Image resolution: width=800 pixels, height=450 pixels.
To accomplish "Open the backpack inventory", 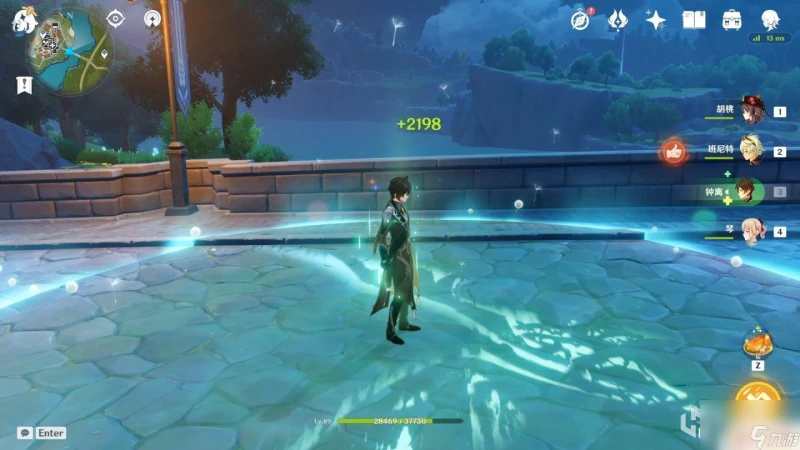I will pos(732,19).
